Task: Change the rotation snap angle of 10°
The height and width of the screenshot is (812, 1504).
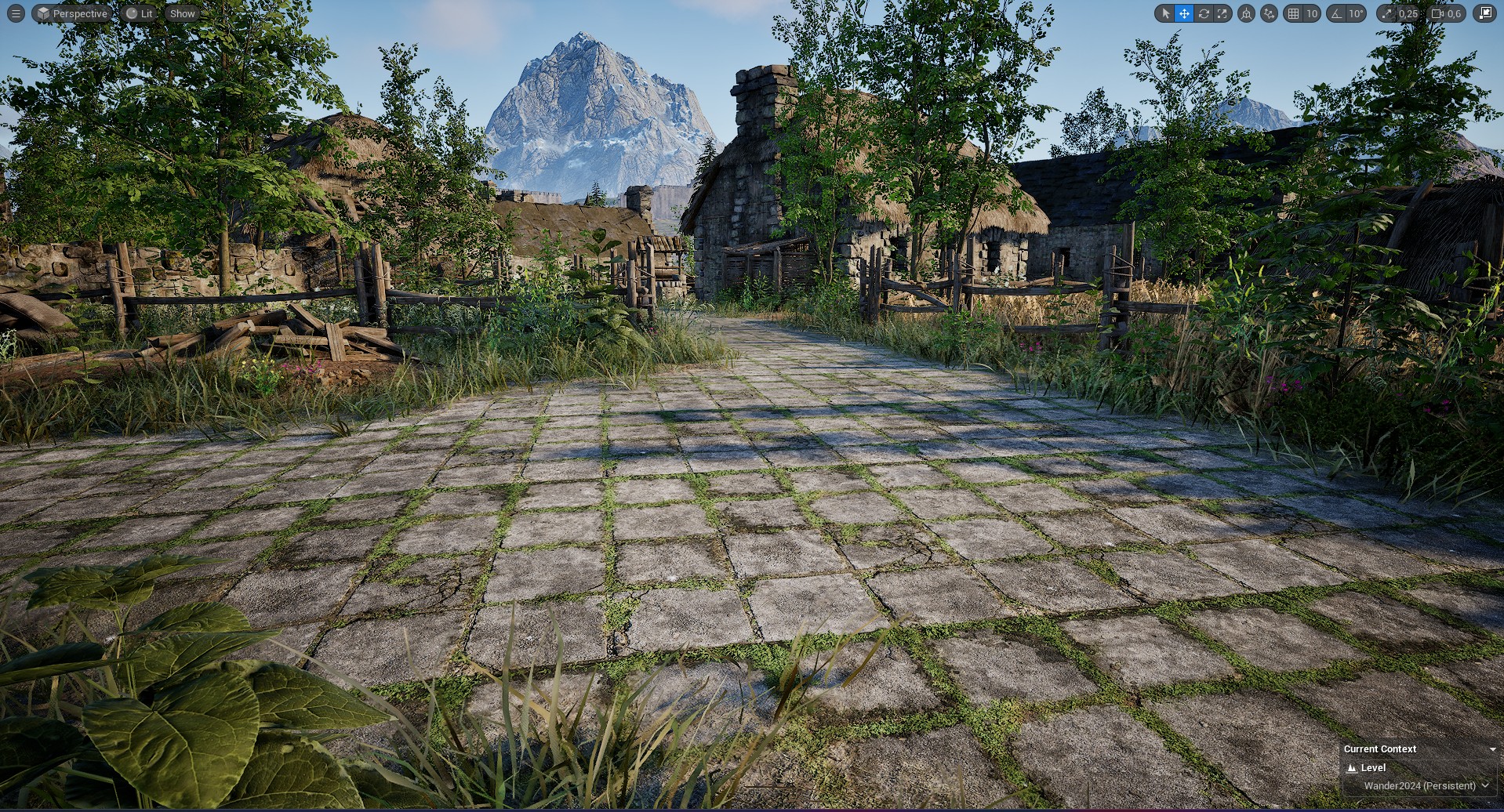Action: pyautogui.click(x=1356, y=13)
